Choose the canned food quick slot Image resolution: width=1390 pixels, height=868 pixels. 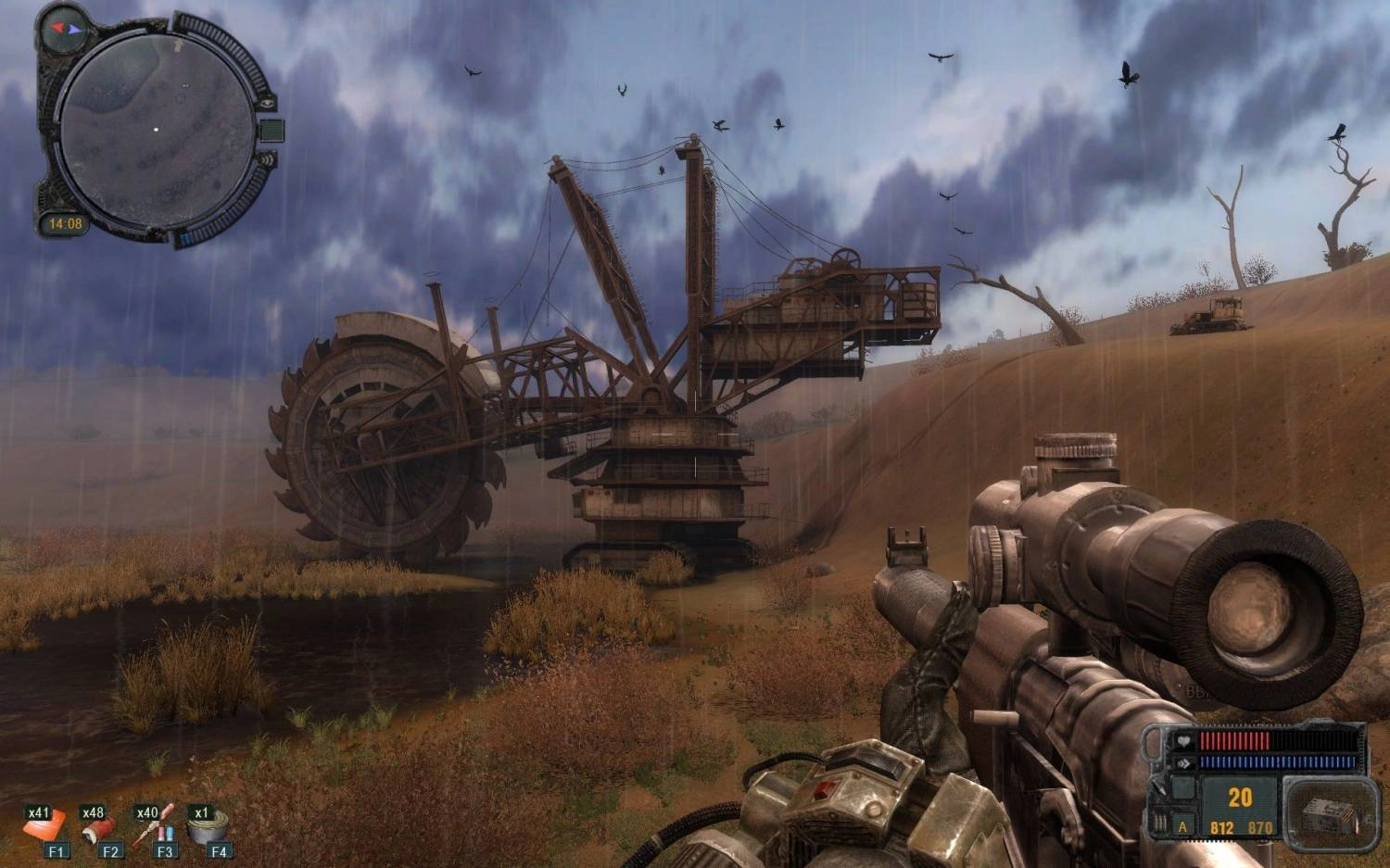tap(208, 827)
